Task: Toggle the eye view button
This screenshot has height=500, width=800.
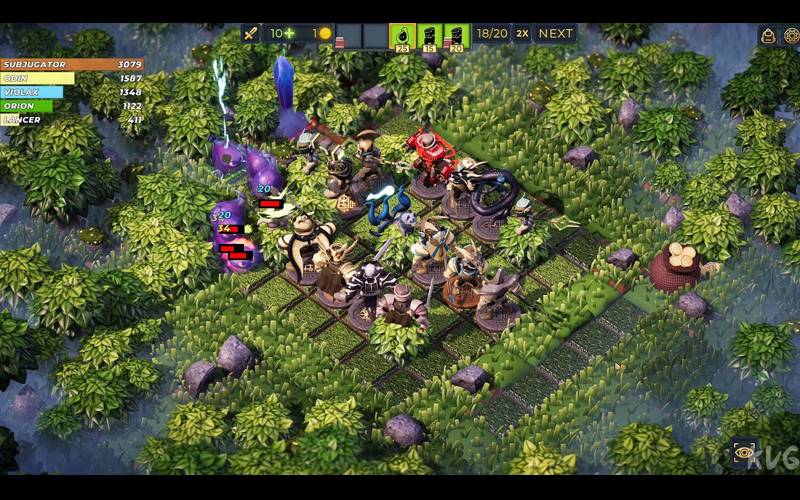Action: (x=744, y=452)
